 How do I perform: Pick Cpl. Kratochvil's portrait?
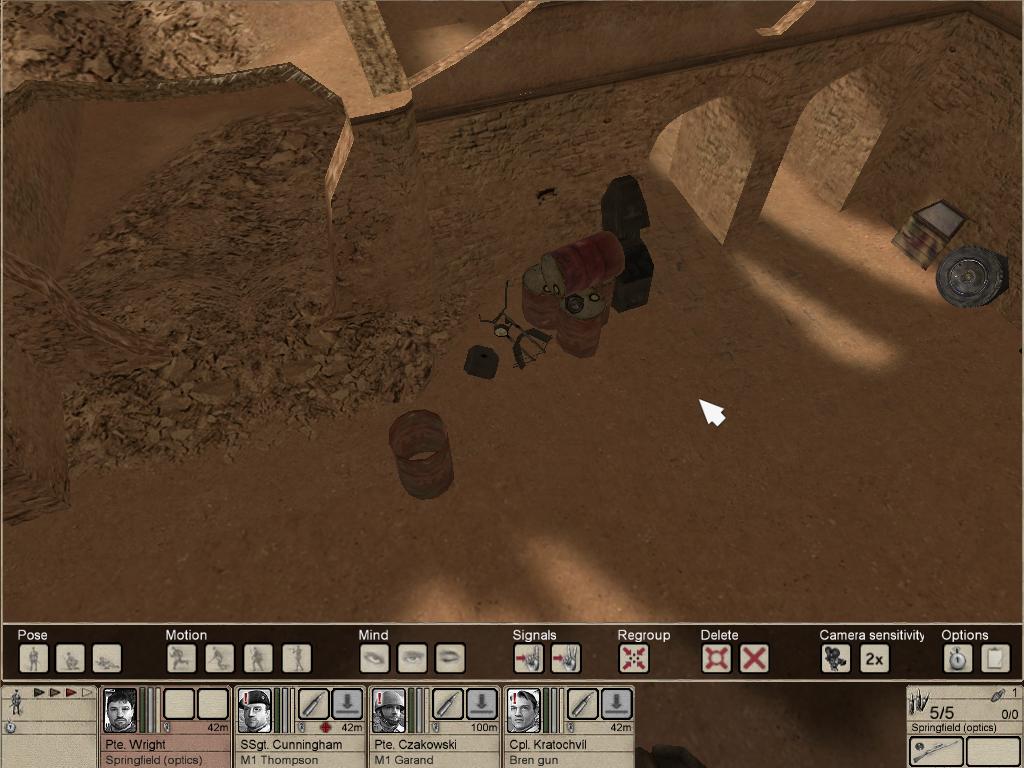coord(523,710)
